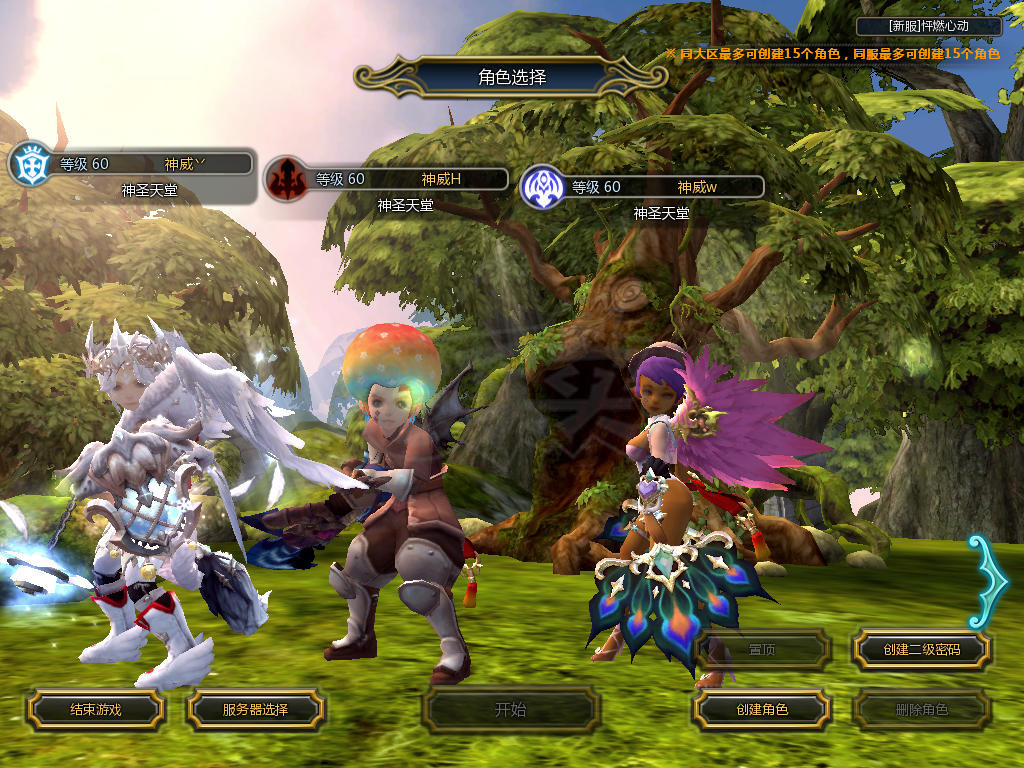Choose 创建角色 to create a character
Screen dimensions: 1024x768
761,709
